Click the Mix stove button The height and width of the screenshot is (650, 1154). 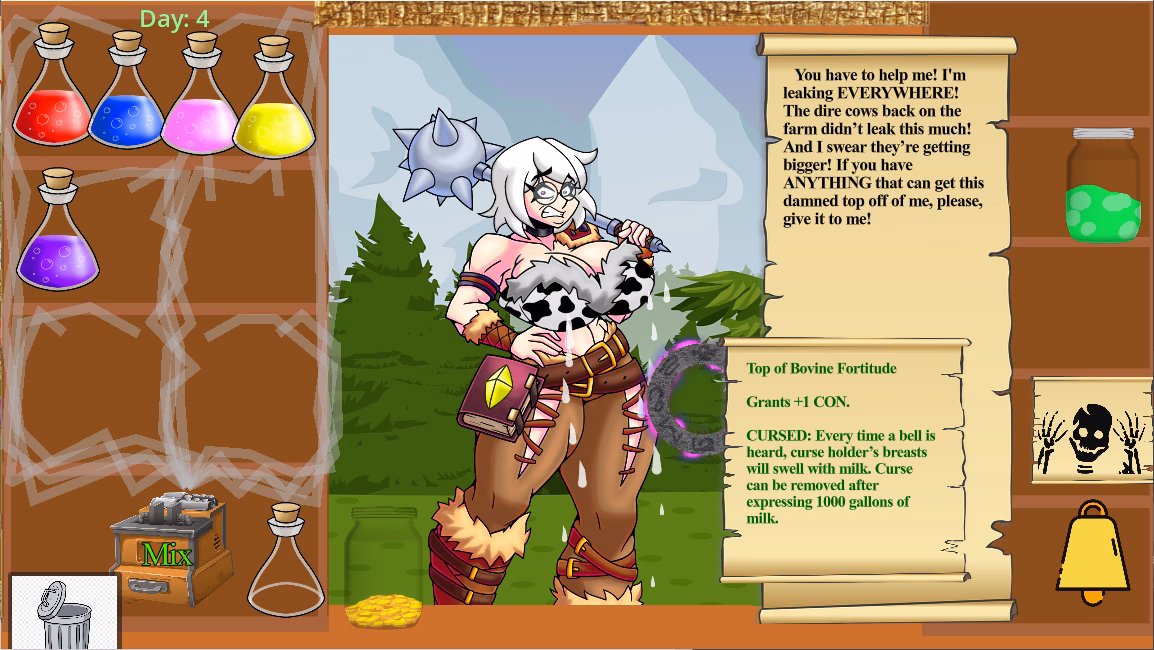(x=167, y=552)
